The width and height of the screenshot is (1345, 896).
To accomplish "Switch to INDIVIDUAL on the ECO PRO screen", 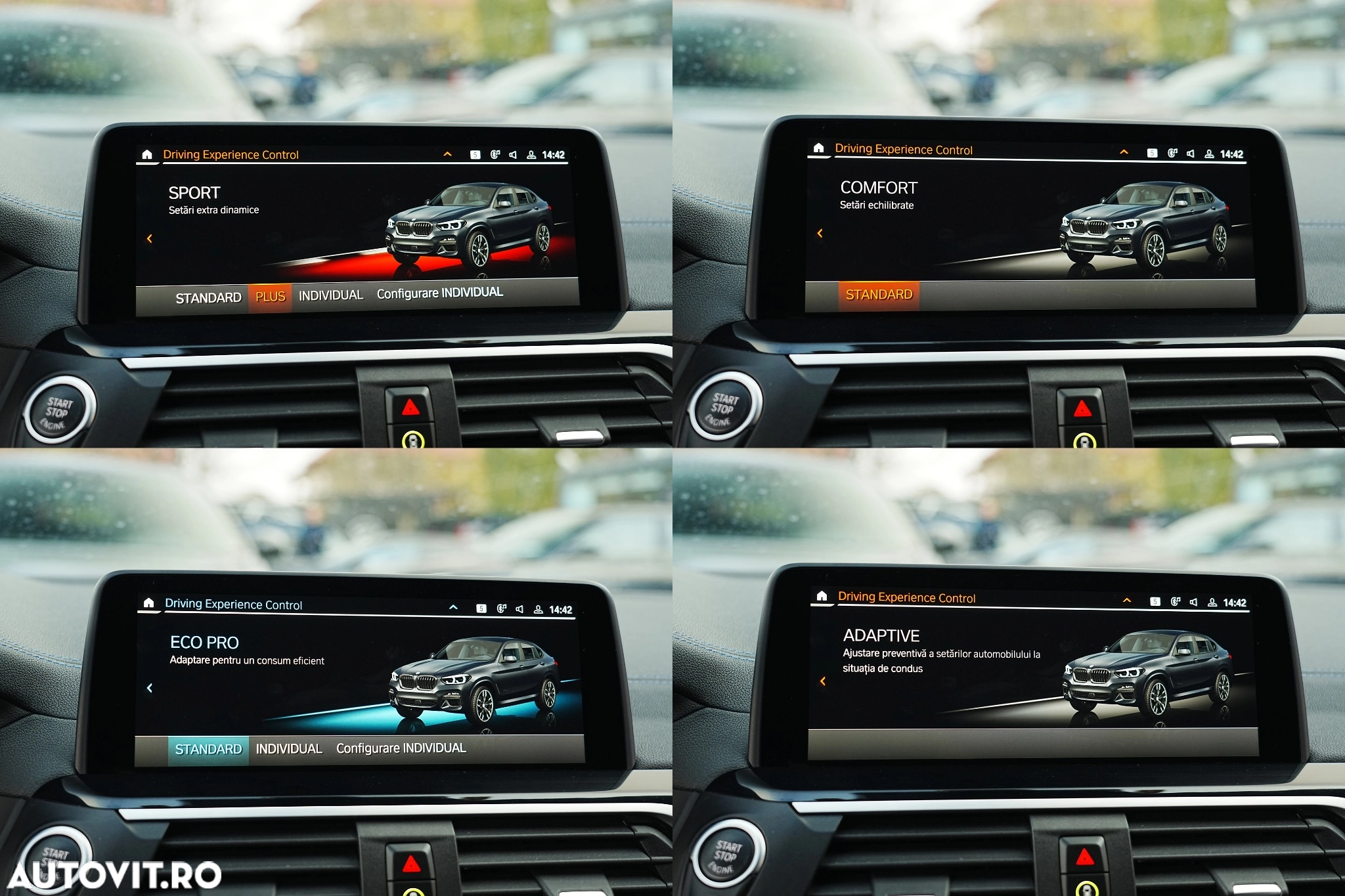I will (288, 749).
